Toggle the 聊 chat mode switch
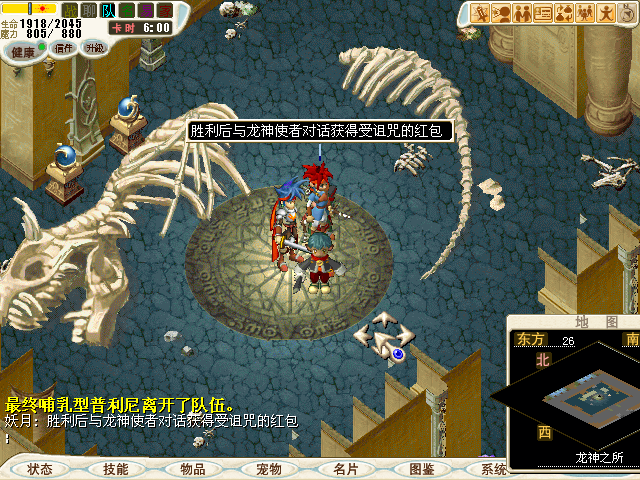Viewport: 640px width, 480px height. (89, 10)
